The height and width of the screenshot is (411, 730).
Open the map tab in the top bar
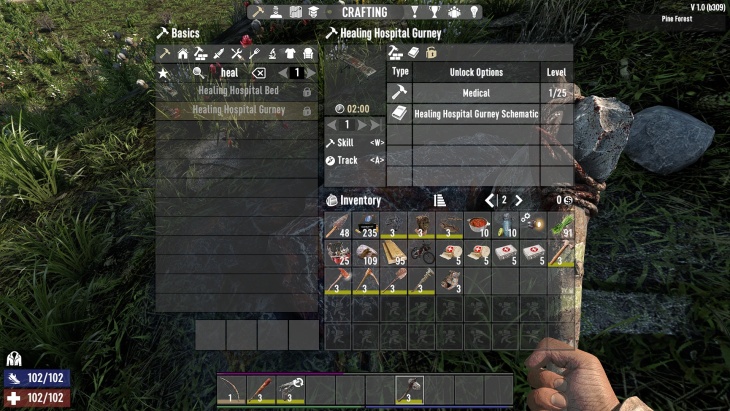295,12
